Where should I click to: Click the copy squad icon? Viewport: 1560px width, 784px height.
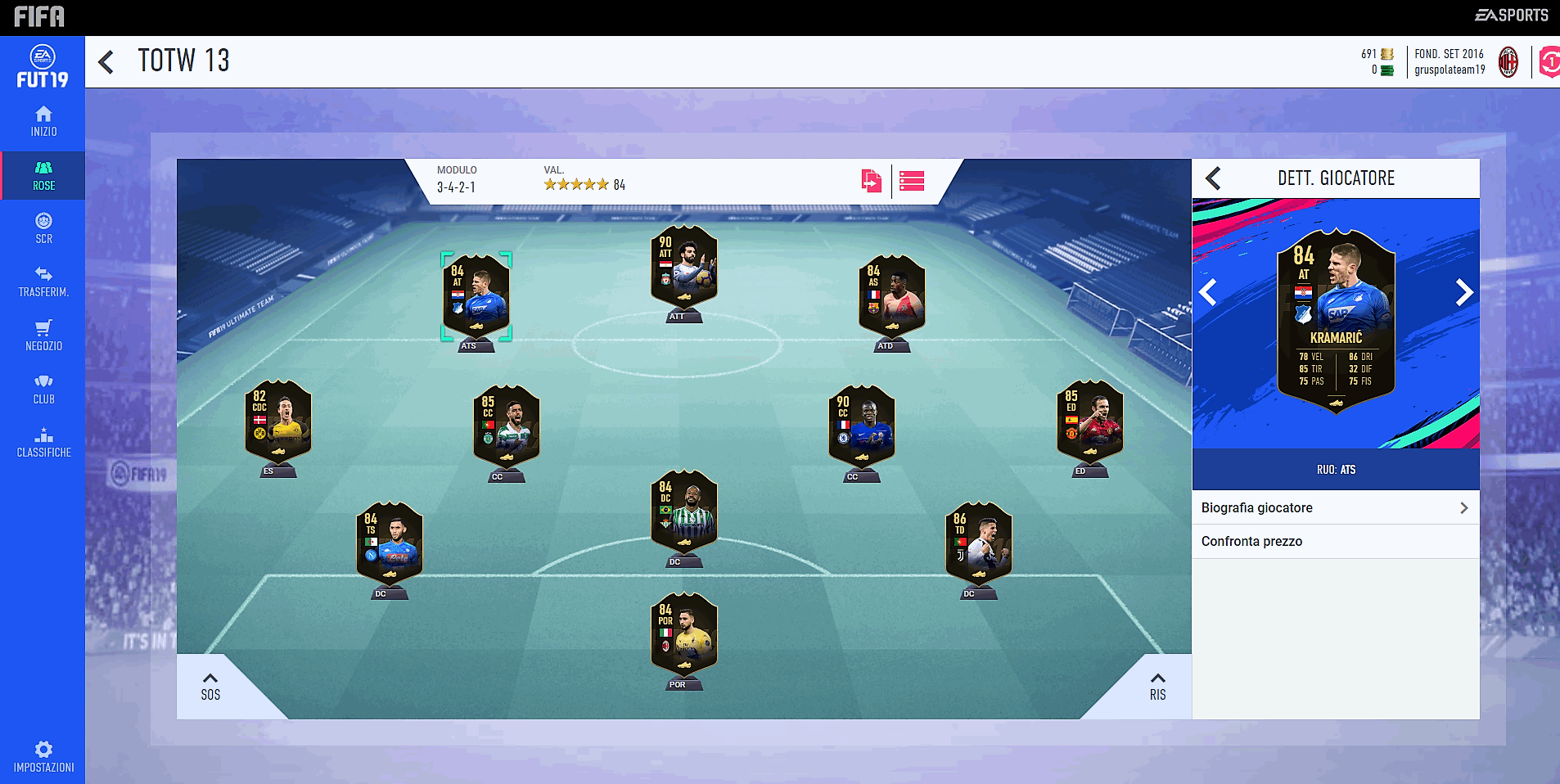click(872, 181)
